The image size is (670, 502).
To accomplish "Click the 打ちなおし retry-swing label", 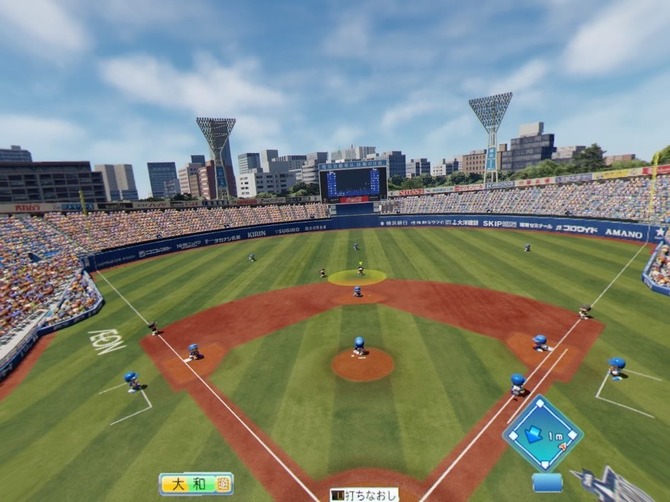I will click(x=364, y=494).
